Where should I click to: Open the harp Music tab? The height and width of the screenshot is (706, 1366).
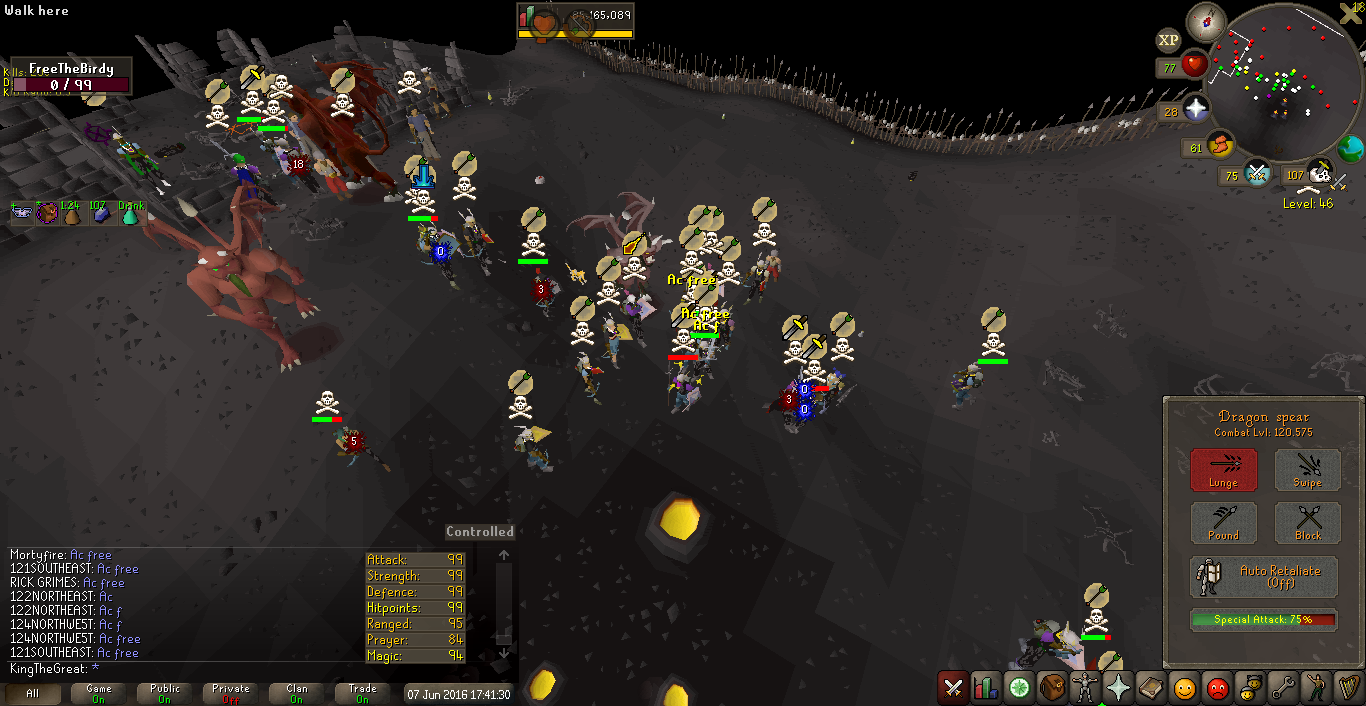click(x=1348, y=688)
